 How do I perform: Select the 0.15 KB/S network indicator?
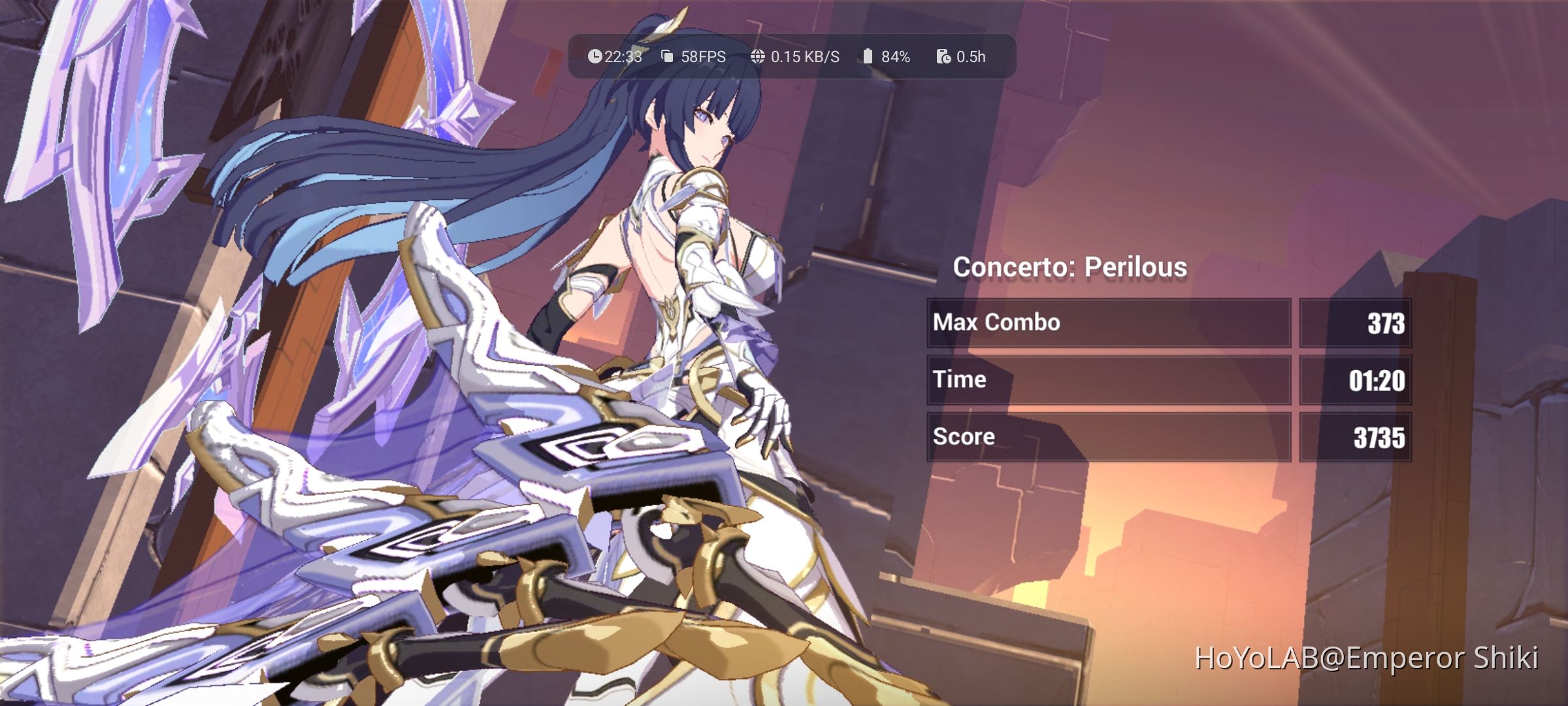805,57
